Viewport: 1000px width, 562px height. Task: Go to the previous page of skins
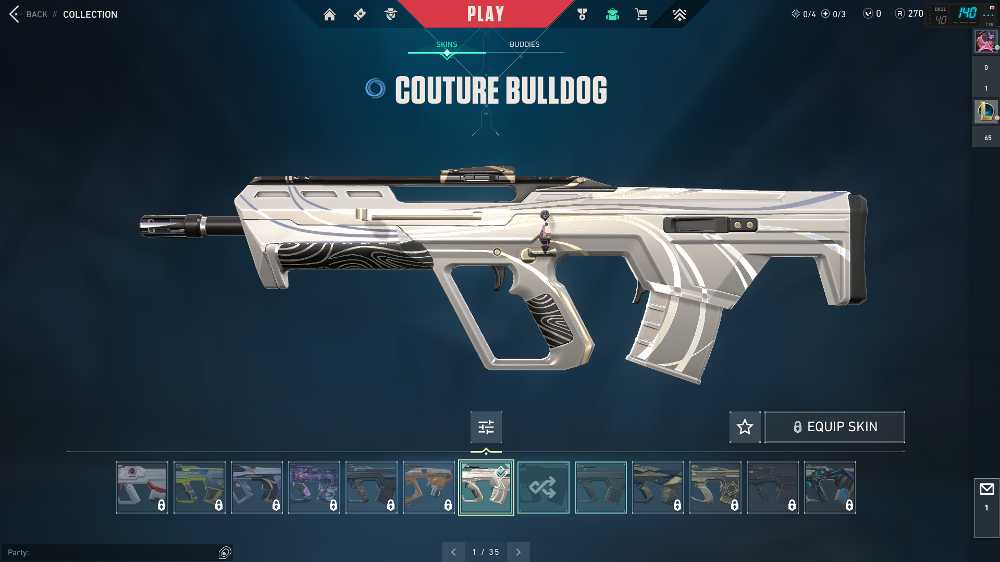(x=453, y=552)
